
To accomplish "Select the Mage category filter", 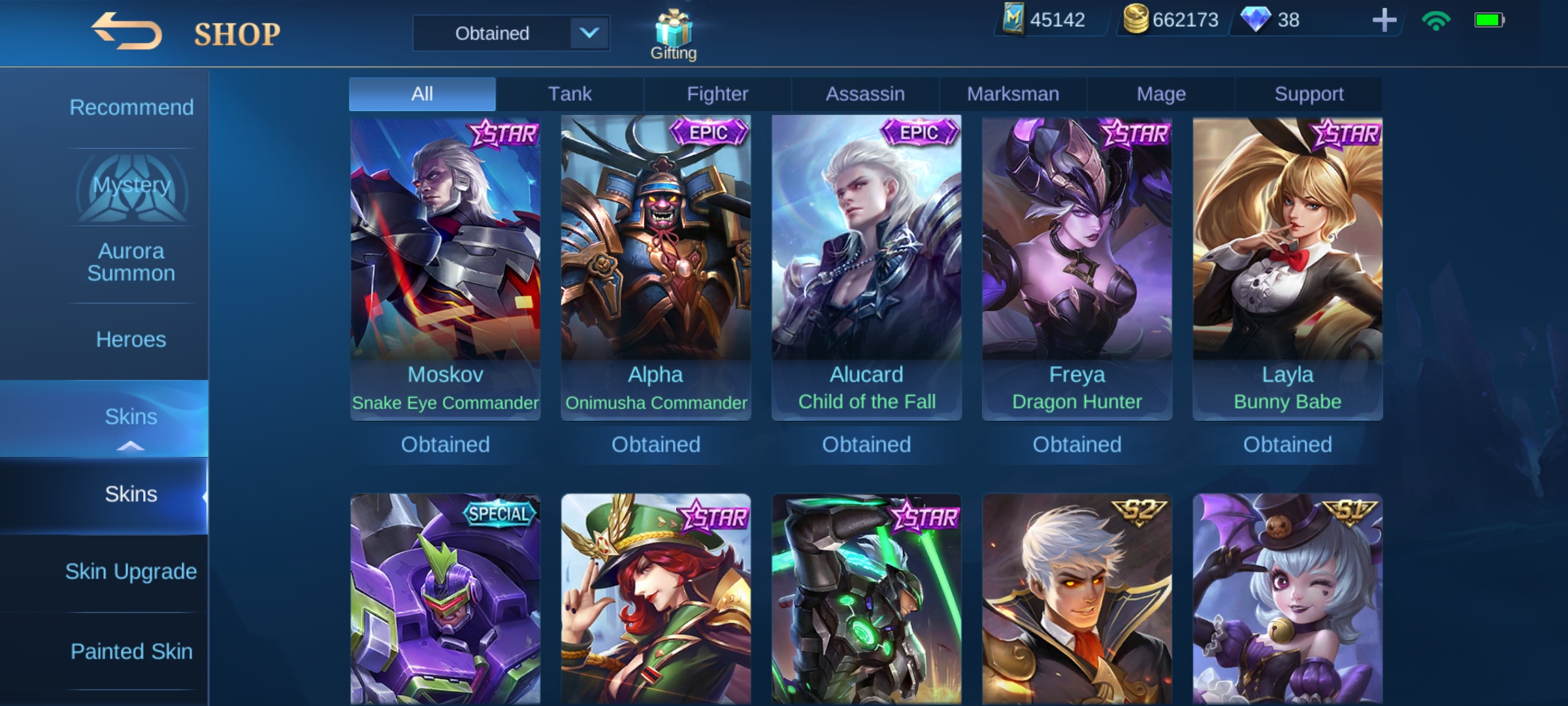I will click(x=1160, y=93).
